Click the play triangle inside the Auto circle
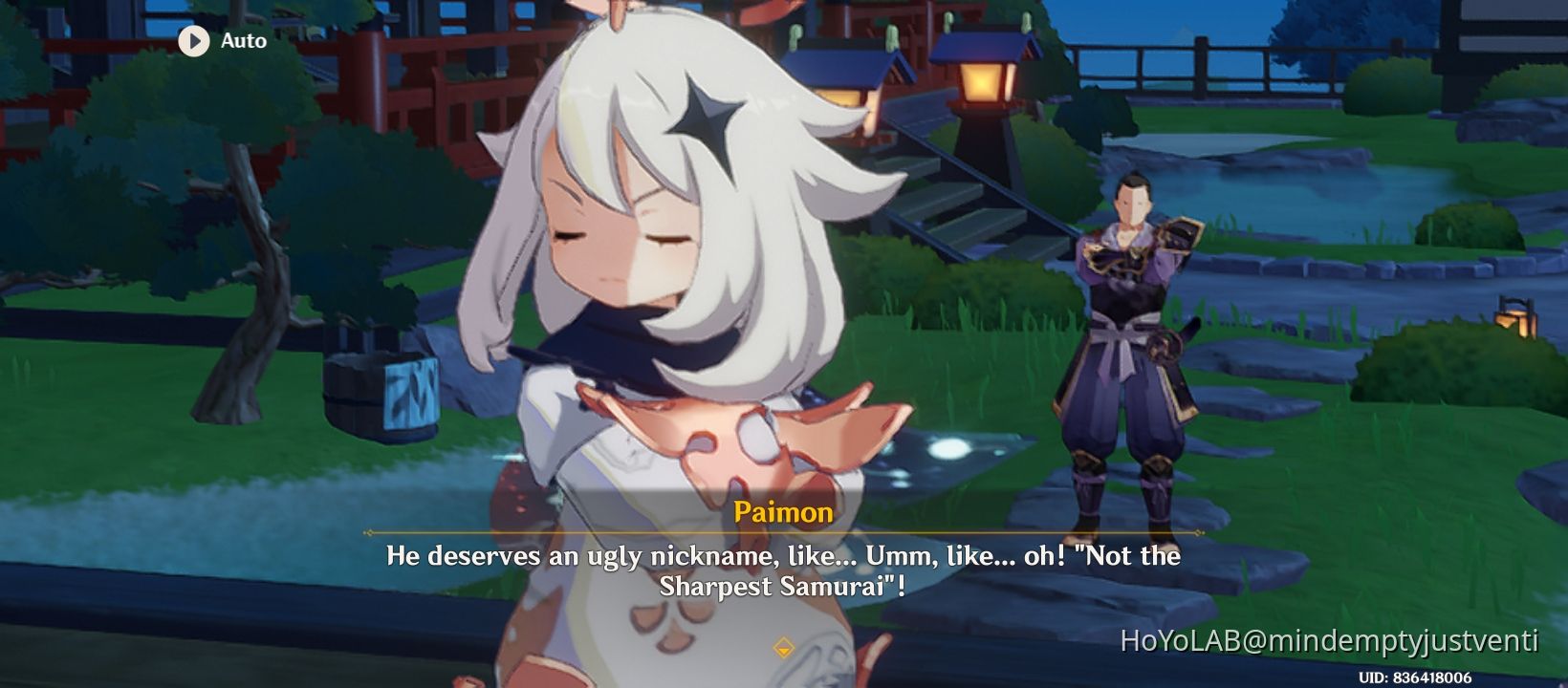This screenshot has width=1568, height=688. tap(195, 40)
